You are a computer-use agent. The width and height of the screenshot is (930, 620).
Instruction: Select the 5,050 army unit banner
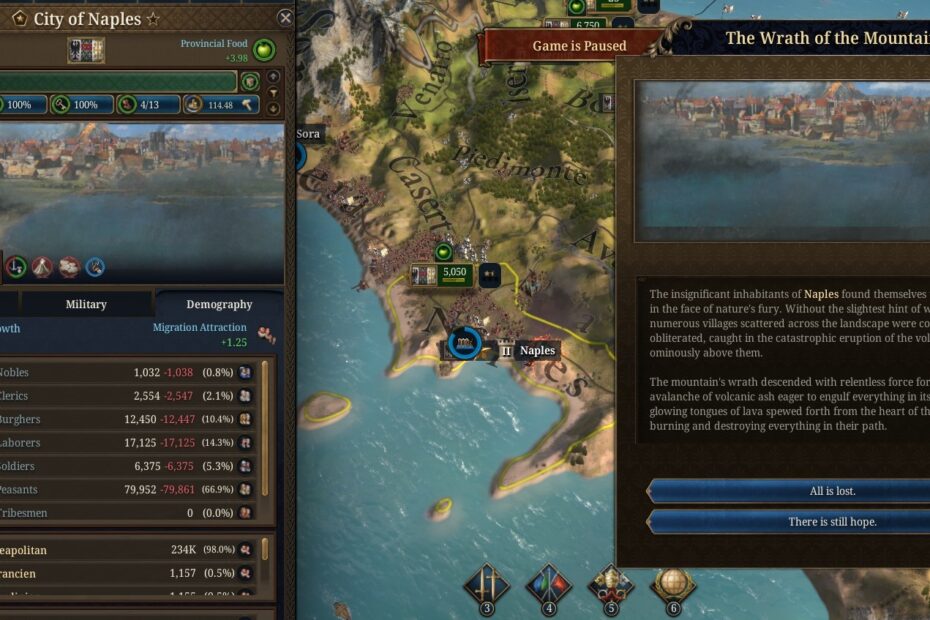441,274
